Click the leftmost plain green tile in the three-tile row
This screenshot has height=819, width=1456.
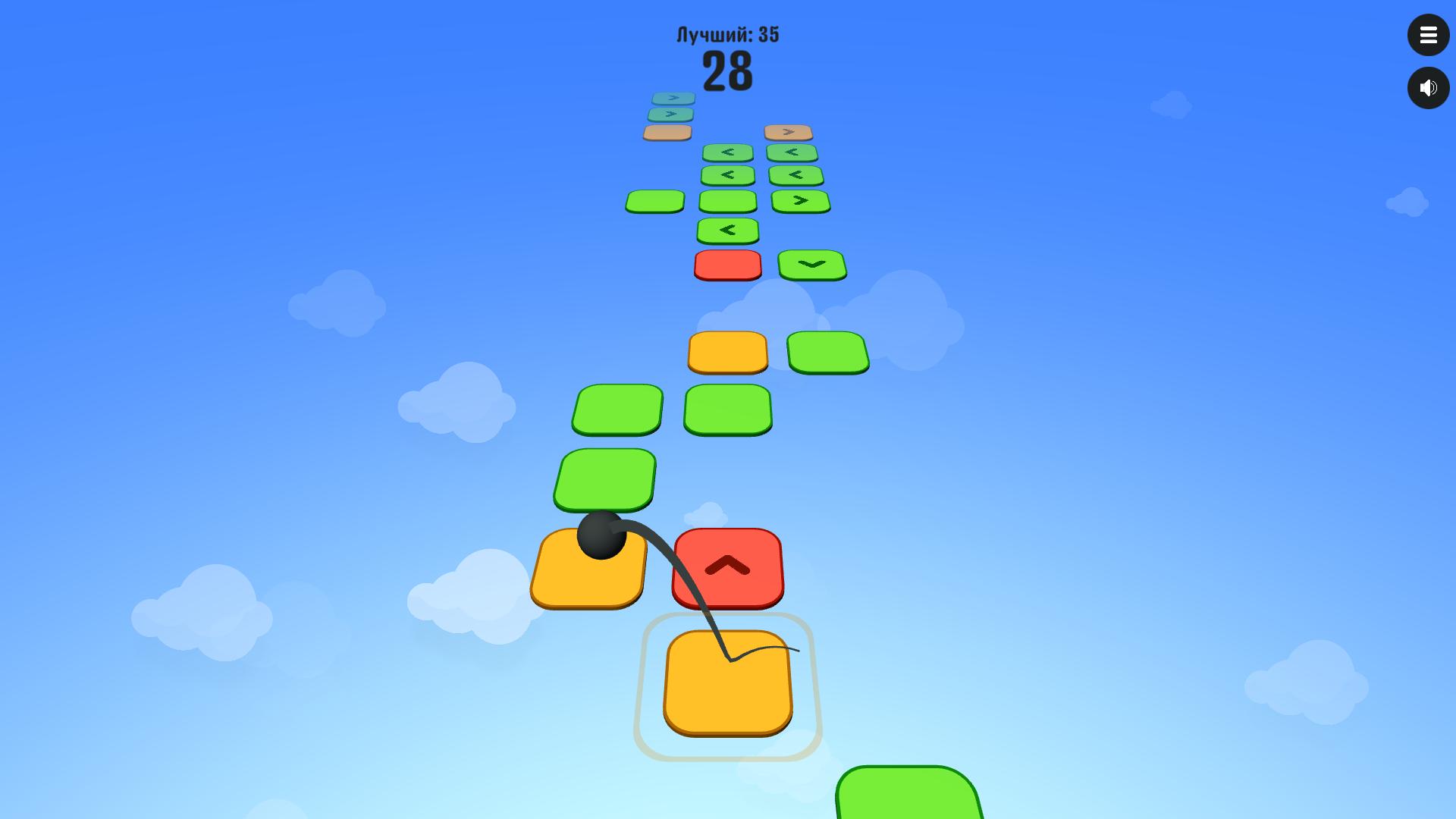point(654,200)
